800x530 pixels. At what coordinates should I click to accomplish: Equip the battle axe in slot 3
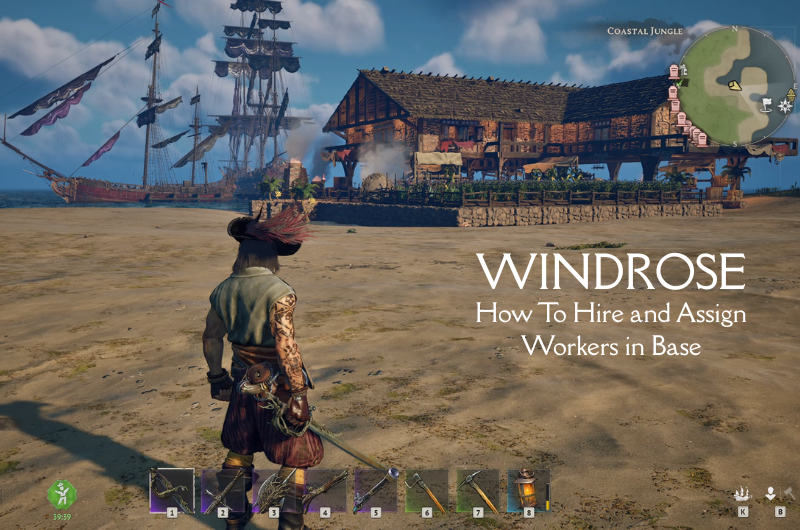point(274,491)
